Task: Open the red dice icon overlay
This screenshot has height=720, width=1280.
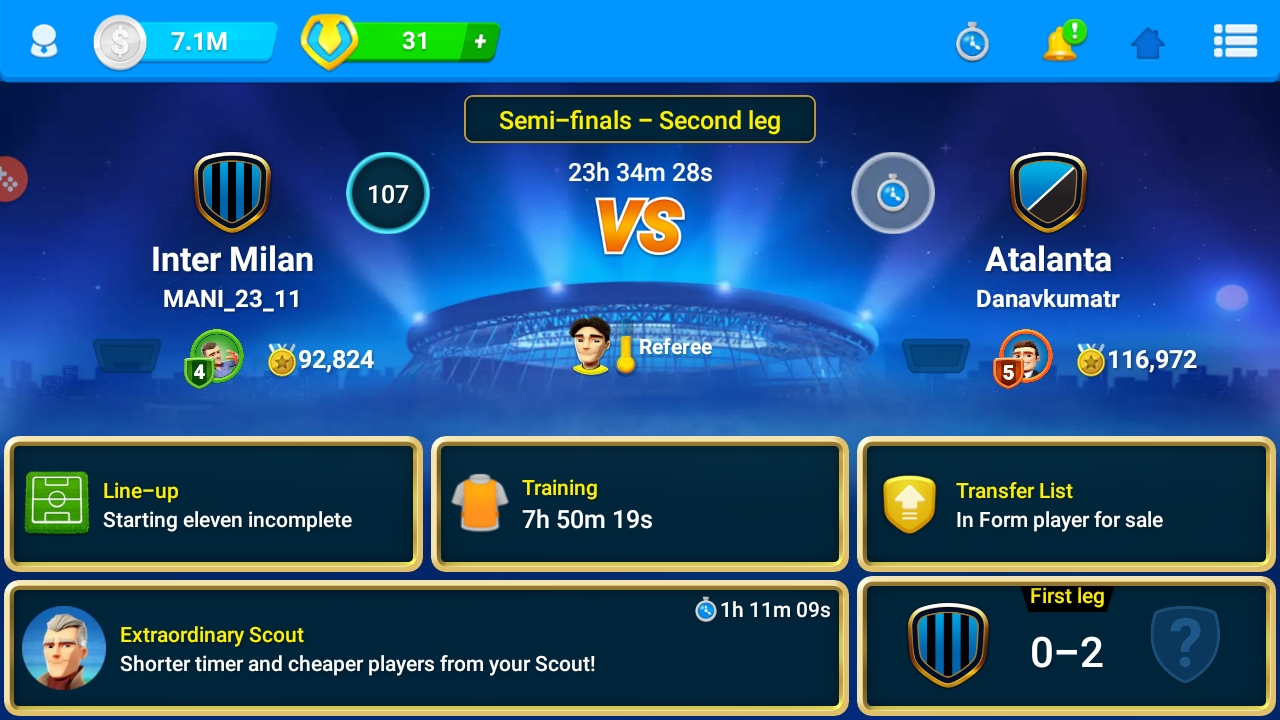Action: tap(10, 180)
